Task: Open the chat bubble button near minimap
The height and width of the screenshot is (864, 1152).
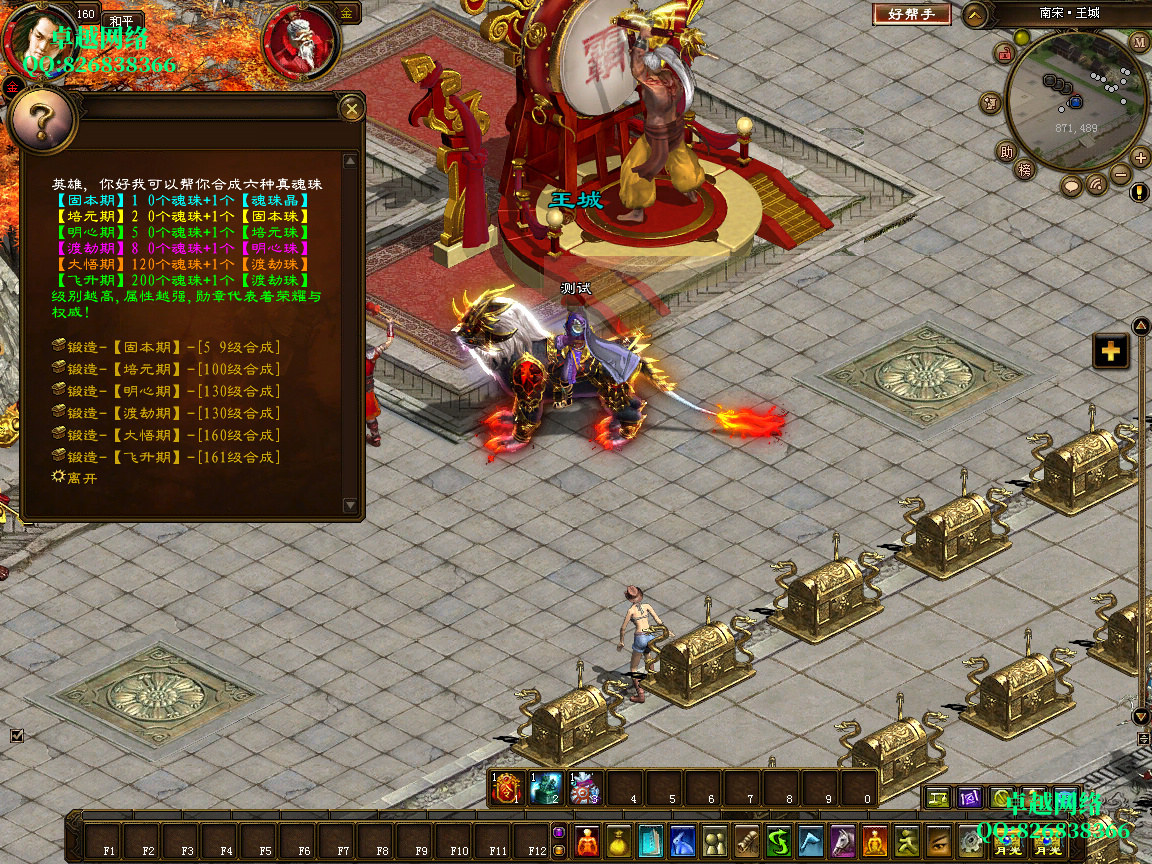Action: pos(1072,186)
